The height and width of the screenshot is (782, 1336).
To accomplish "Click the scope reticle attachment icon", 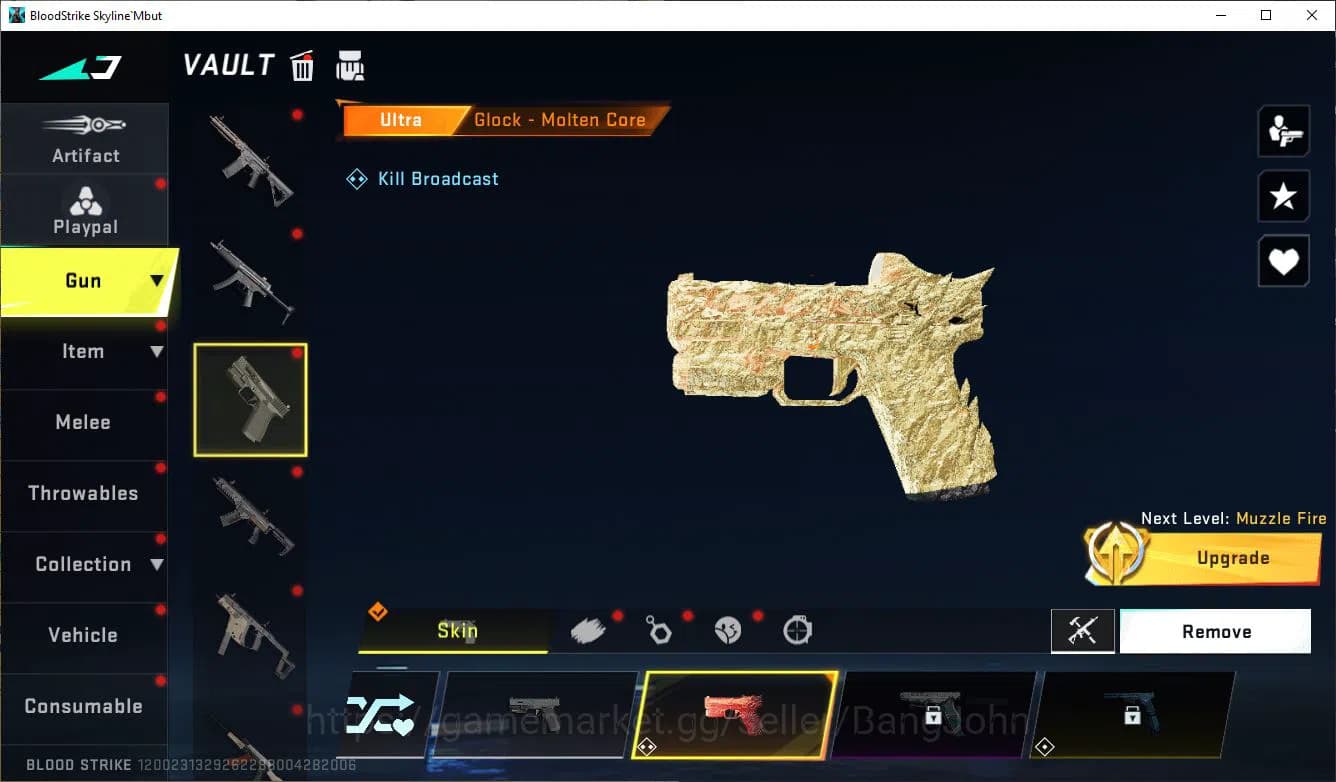I will point(797,630).
